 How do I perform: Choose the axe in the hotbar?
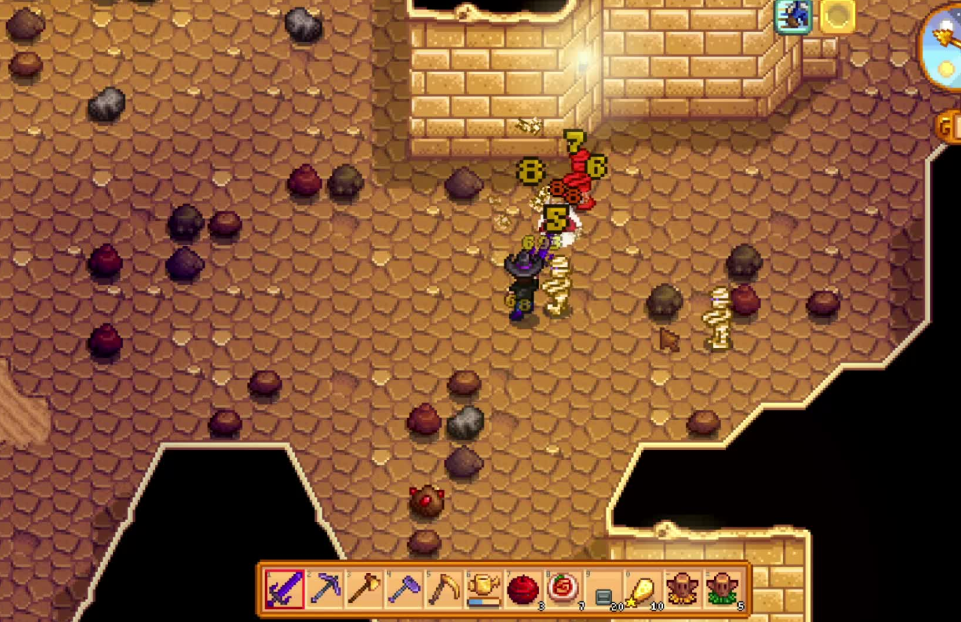coord(364,590)
